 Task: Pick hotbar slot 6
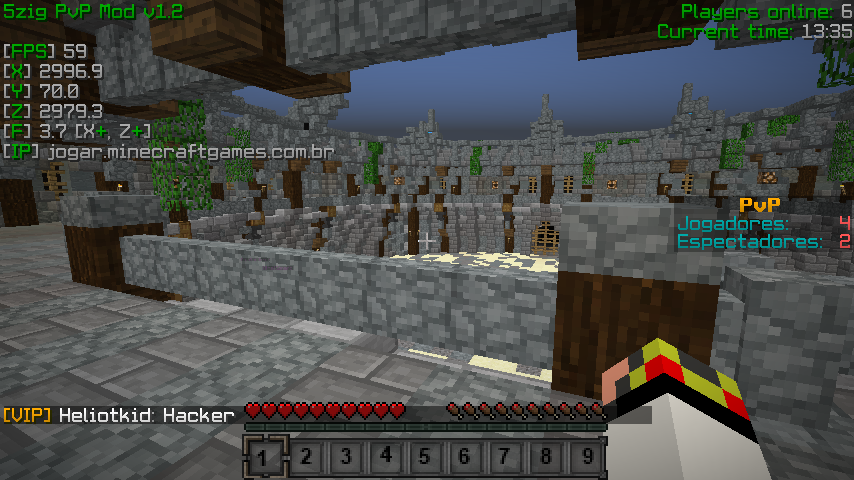tap(466, 458)
